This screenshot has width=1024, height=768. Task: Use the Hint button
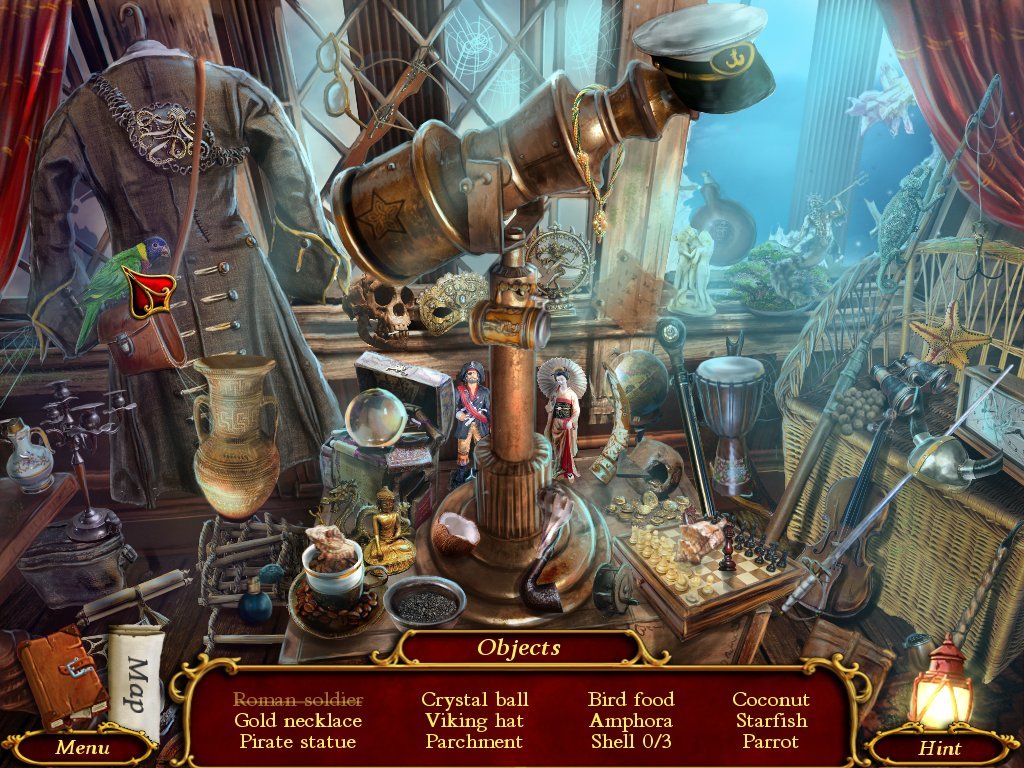click(940, 748)
